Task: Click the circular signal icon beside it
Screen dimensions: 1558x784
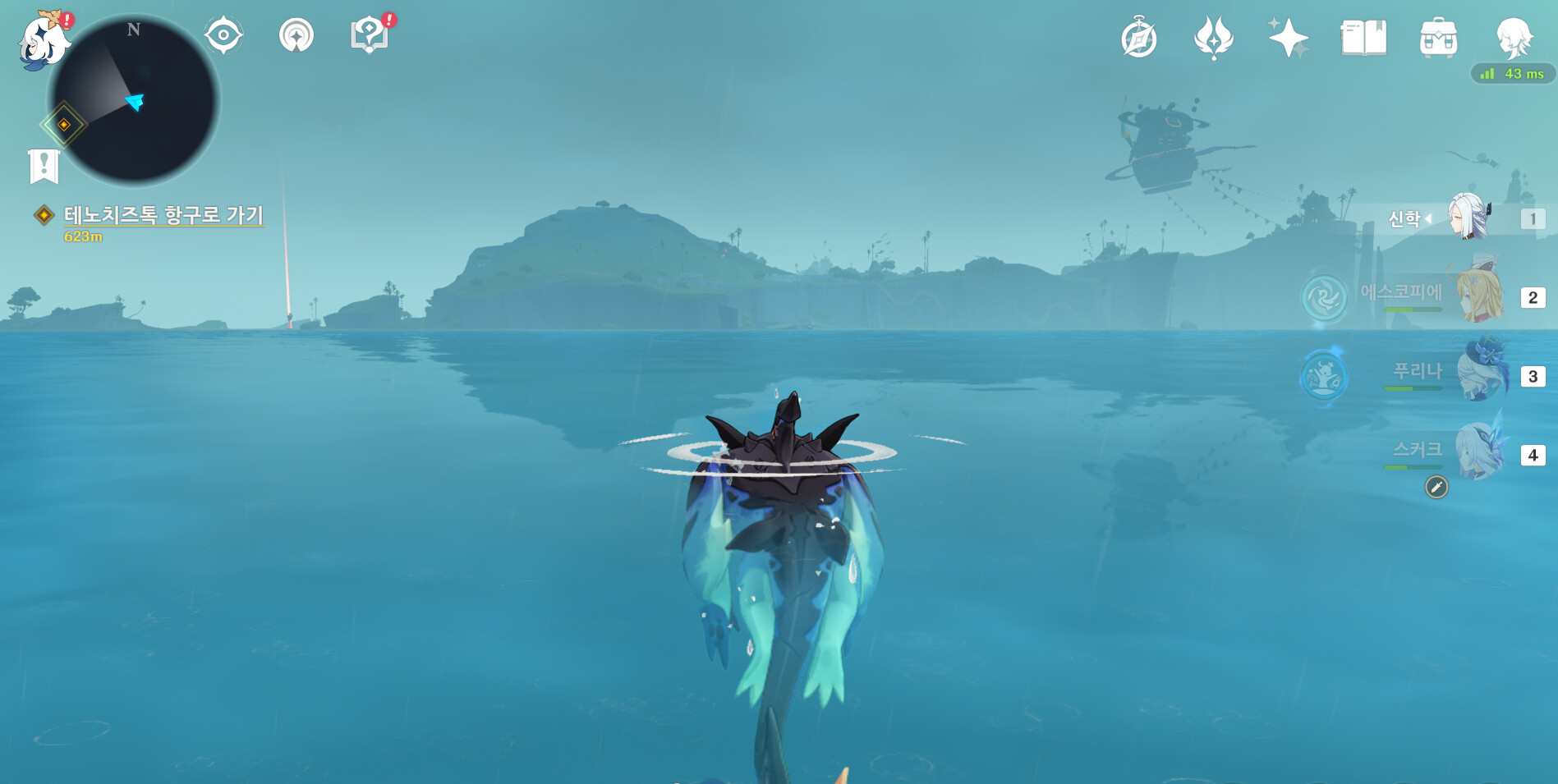Action: tap(296, 36)
